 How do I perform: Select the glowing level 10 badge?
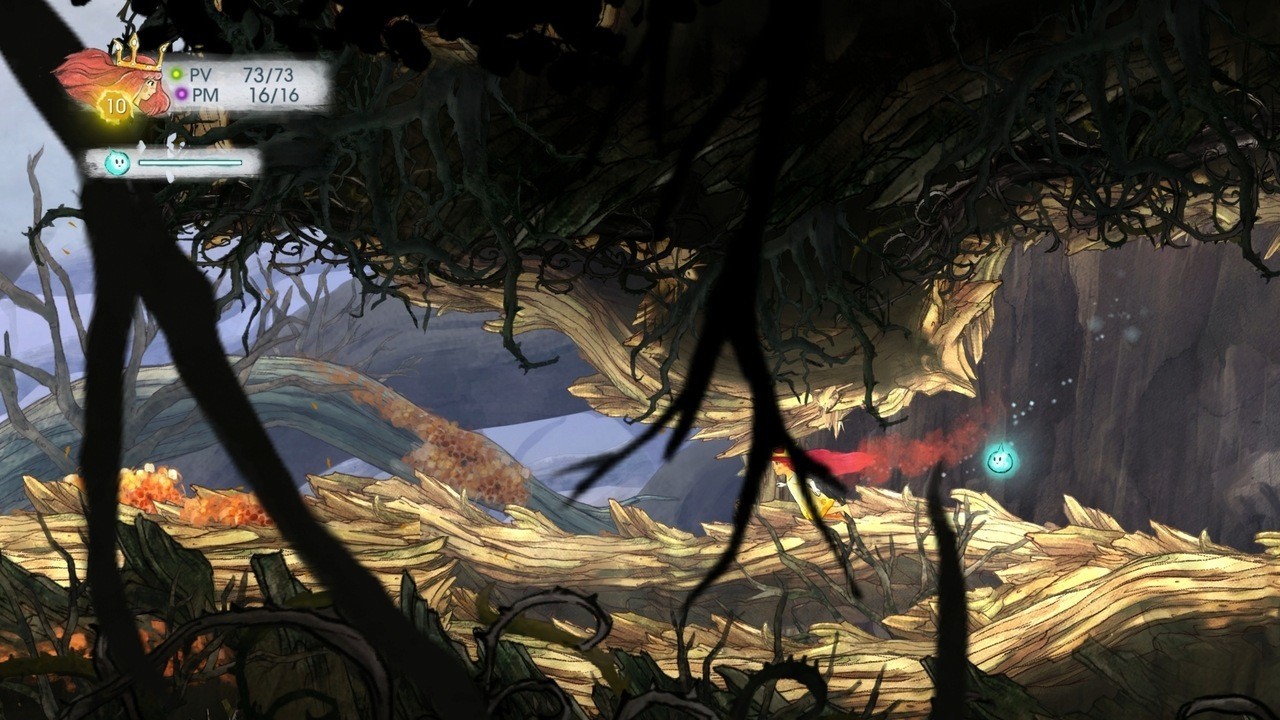coord(115,106)
